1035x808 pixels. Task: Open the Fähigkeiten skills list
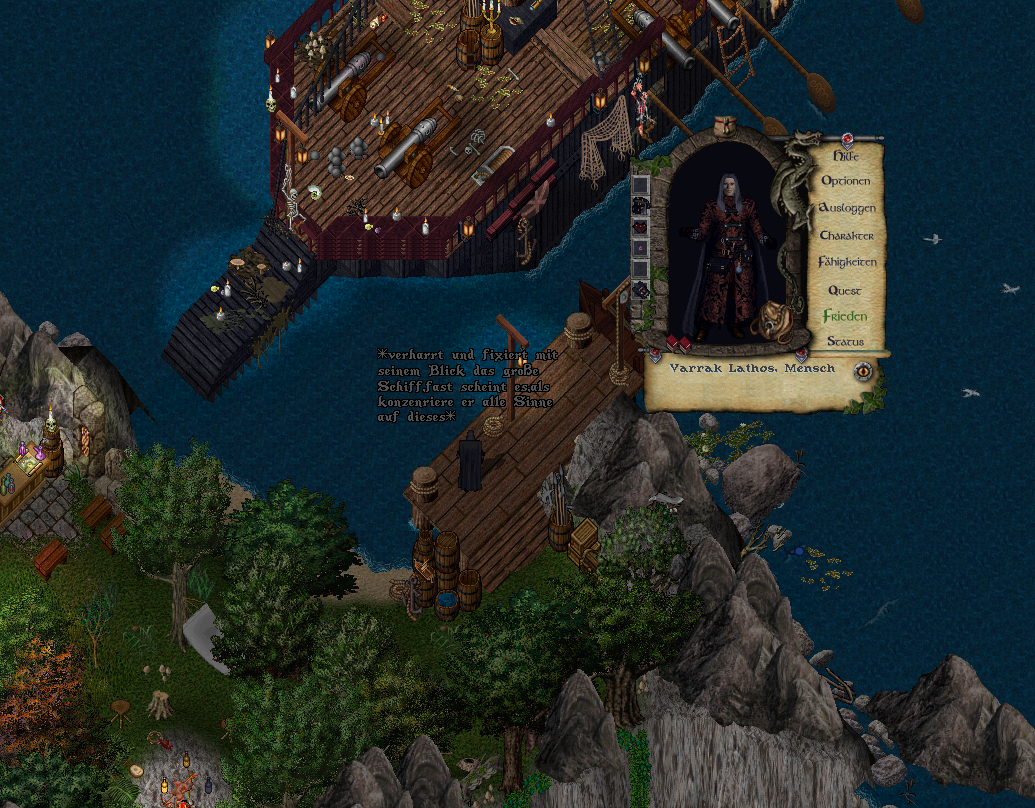coord(847,262)
